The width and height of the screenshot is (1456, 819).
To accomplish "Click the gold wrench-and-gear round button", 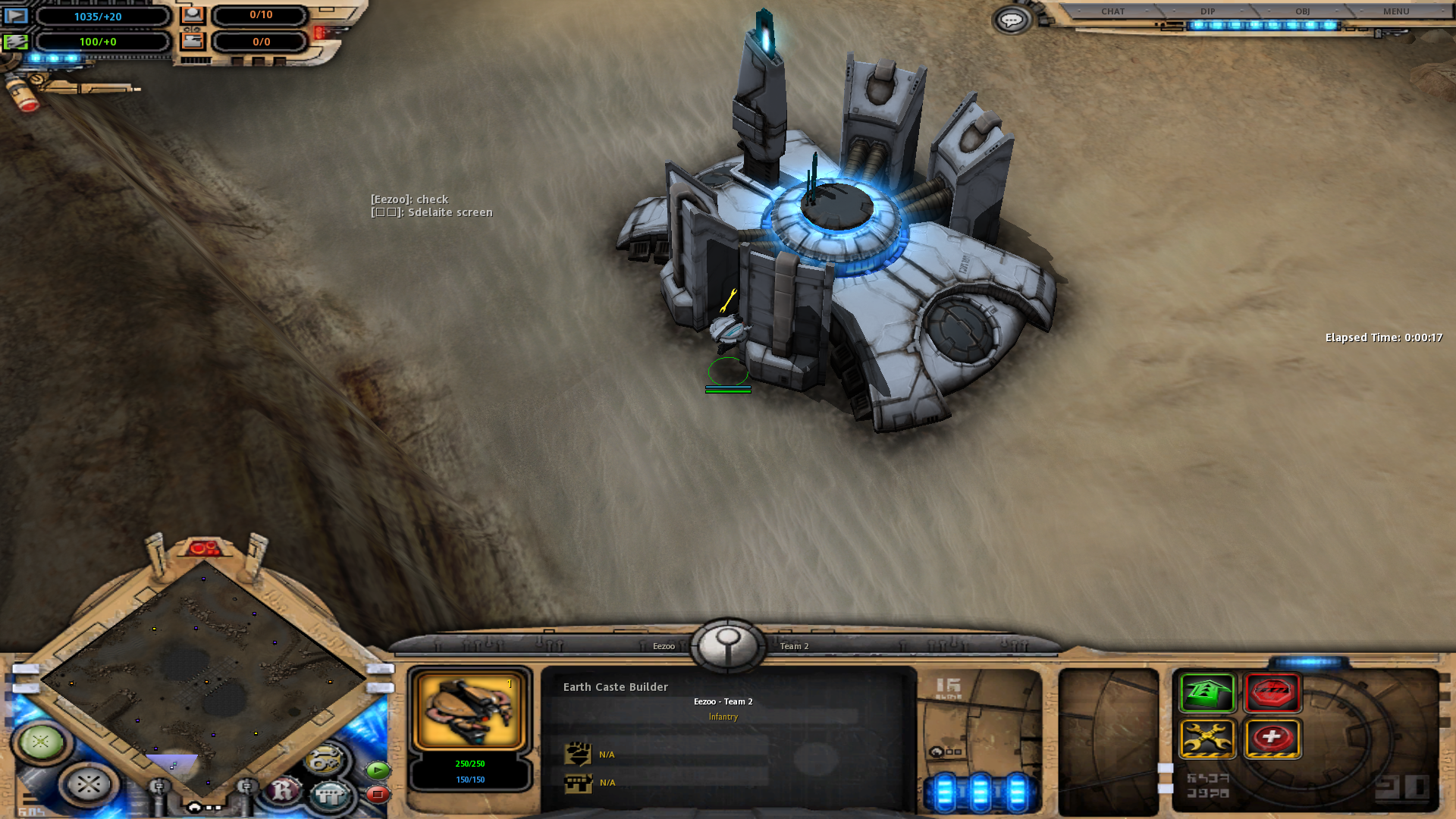I will point(326,759).
